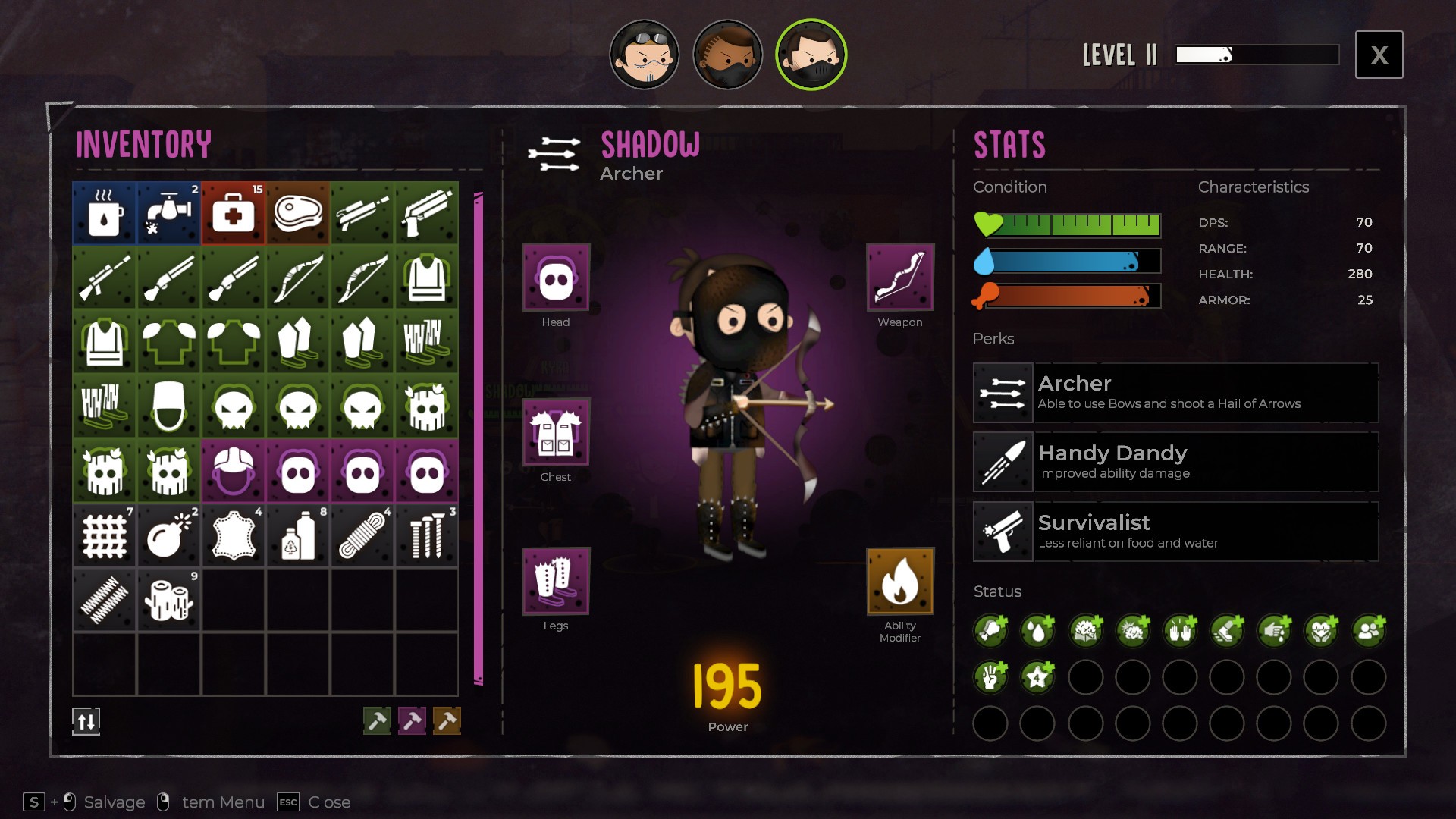Sort the inventory with the arrows button
The image size is (1456, 819).
click(x=86, y=721)
